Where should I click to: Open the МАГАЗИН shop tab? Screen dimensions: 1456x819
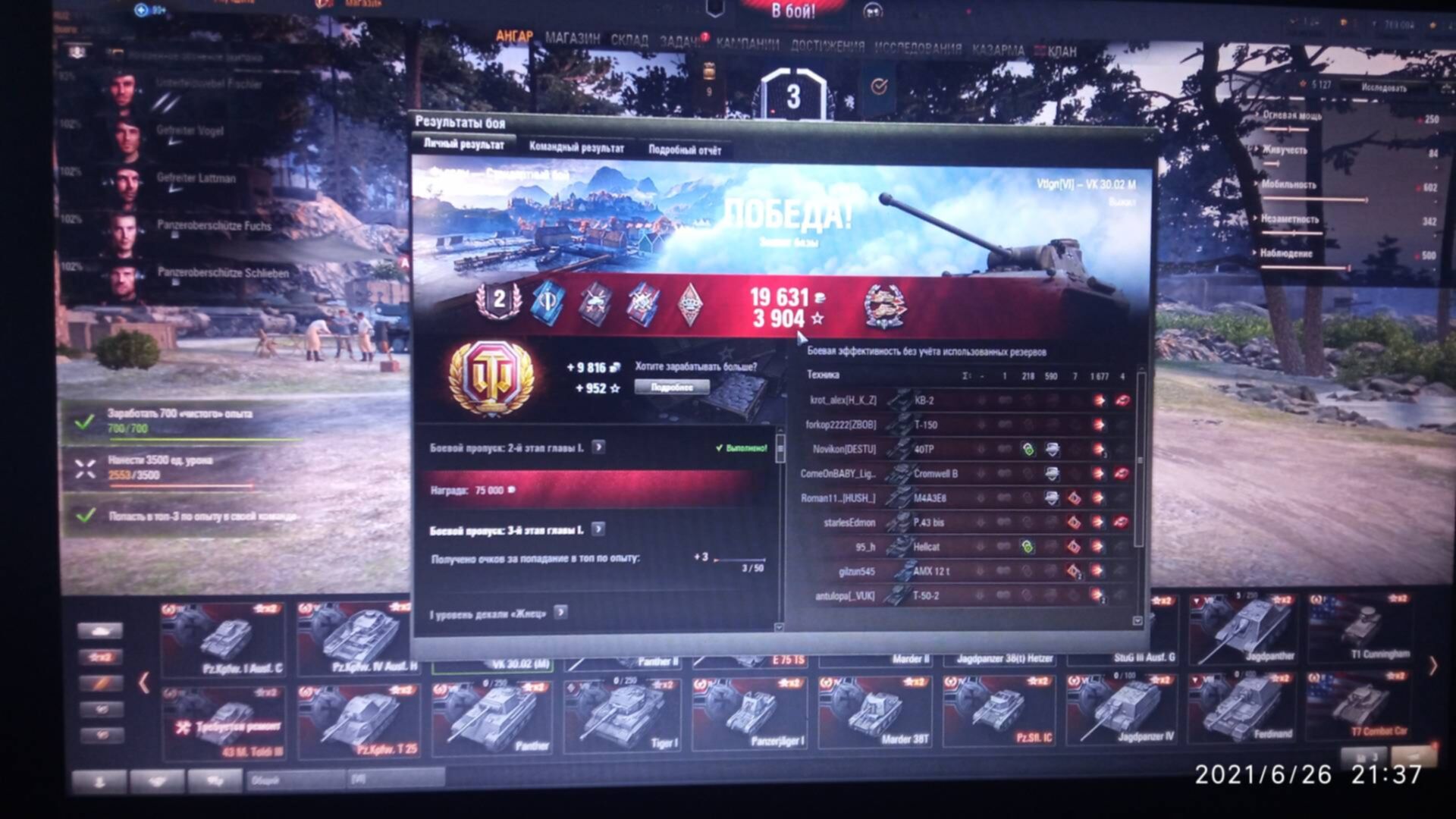573,39
